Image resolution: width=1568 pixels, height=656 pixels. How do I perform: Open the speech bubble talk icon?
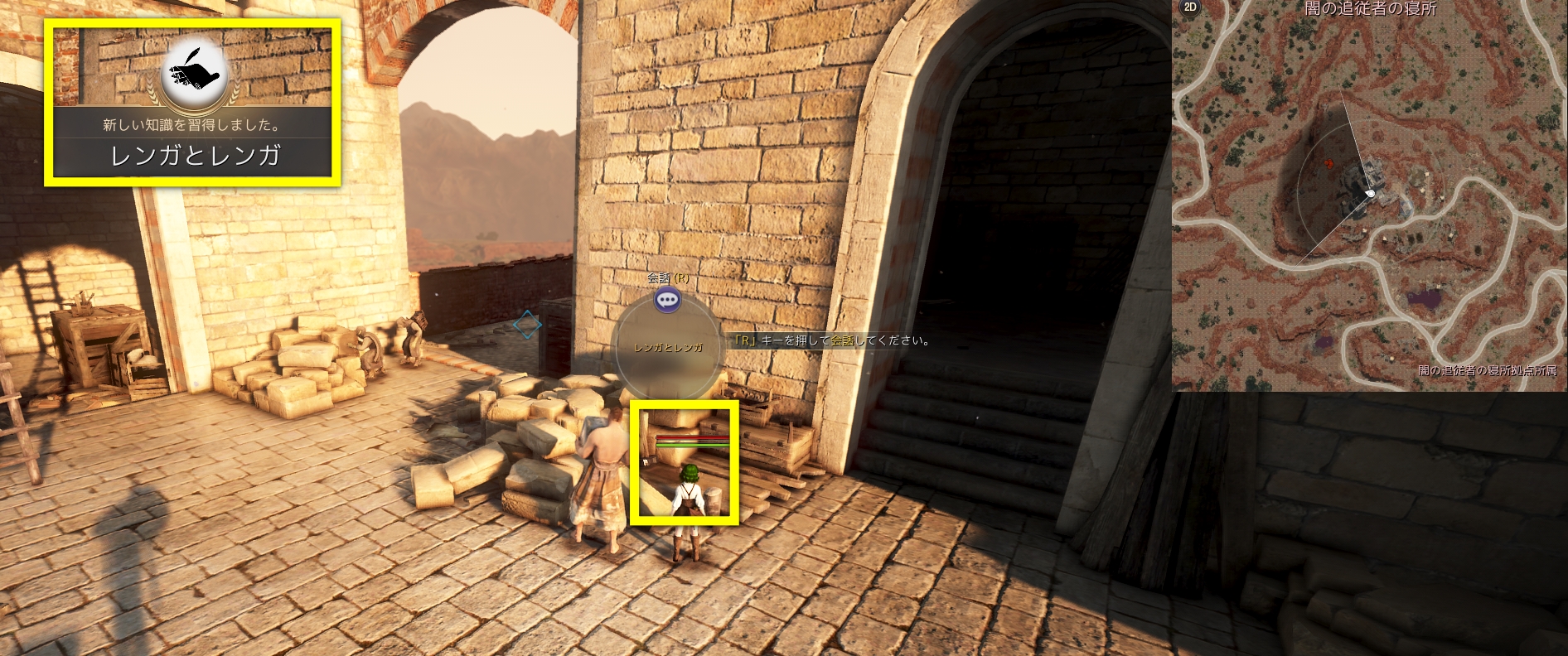click(x=667, y=300)
